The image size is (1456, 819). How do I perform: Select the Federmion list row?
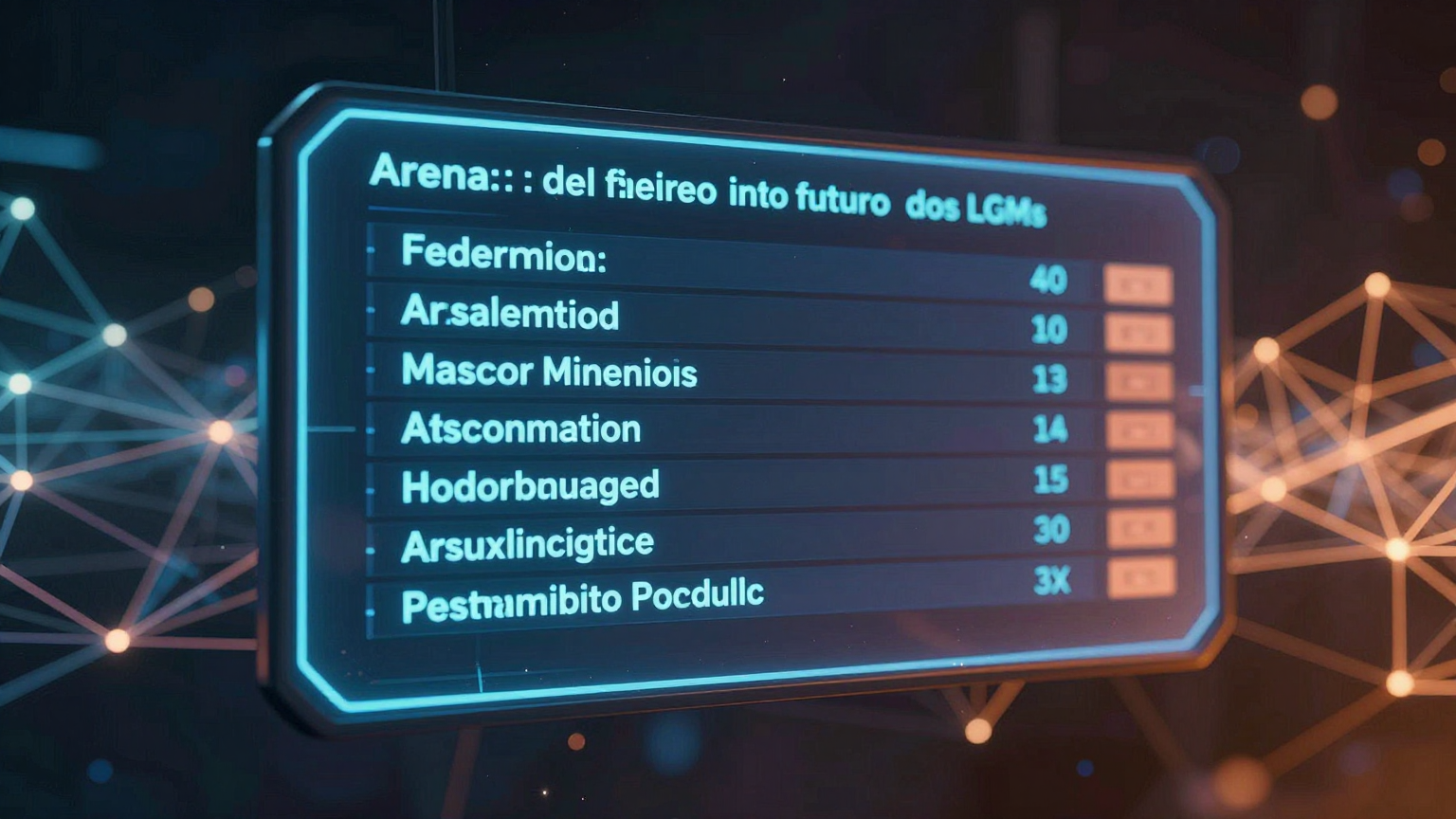(x=503, y=255)
